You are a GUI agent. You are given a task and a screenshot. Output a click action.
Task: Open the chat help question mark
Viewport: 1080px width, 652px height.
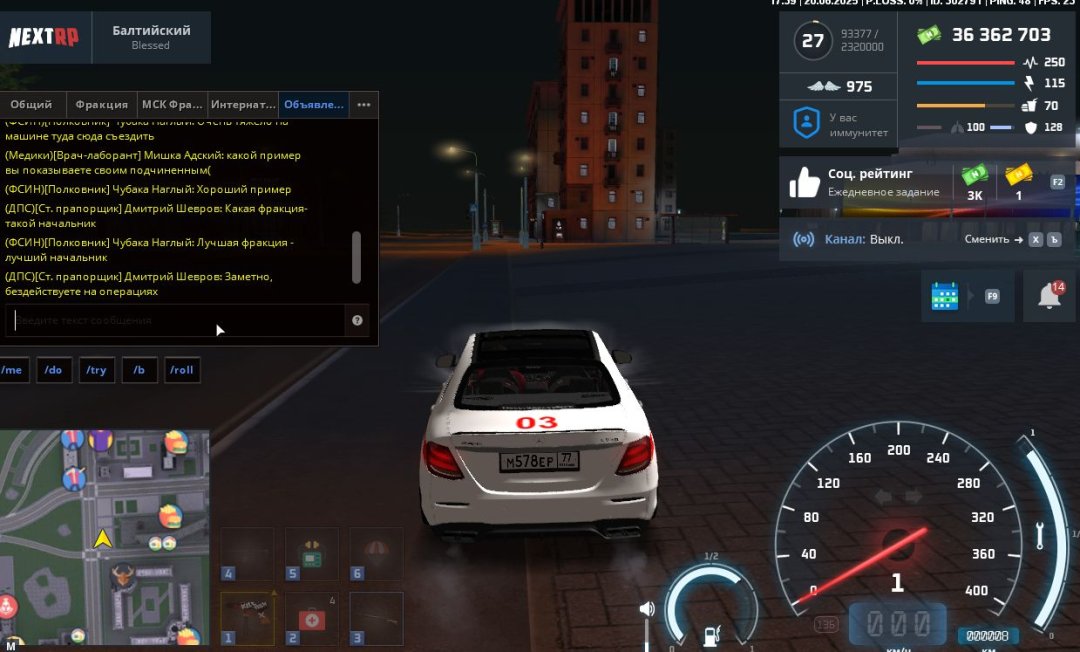[358, 321]
